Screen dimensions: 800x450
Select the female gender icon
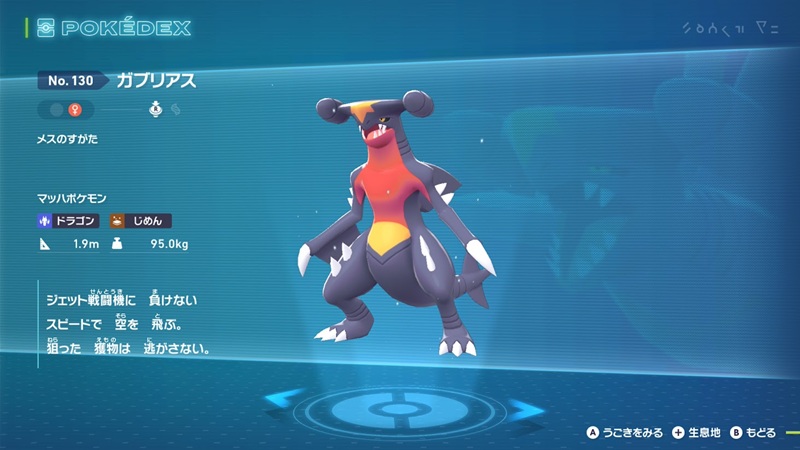(73, 110)
